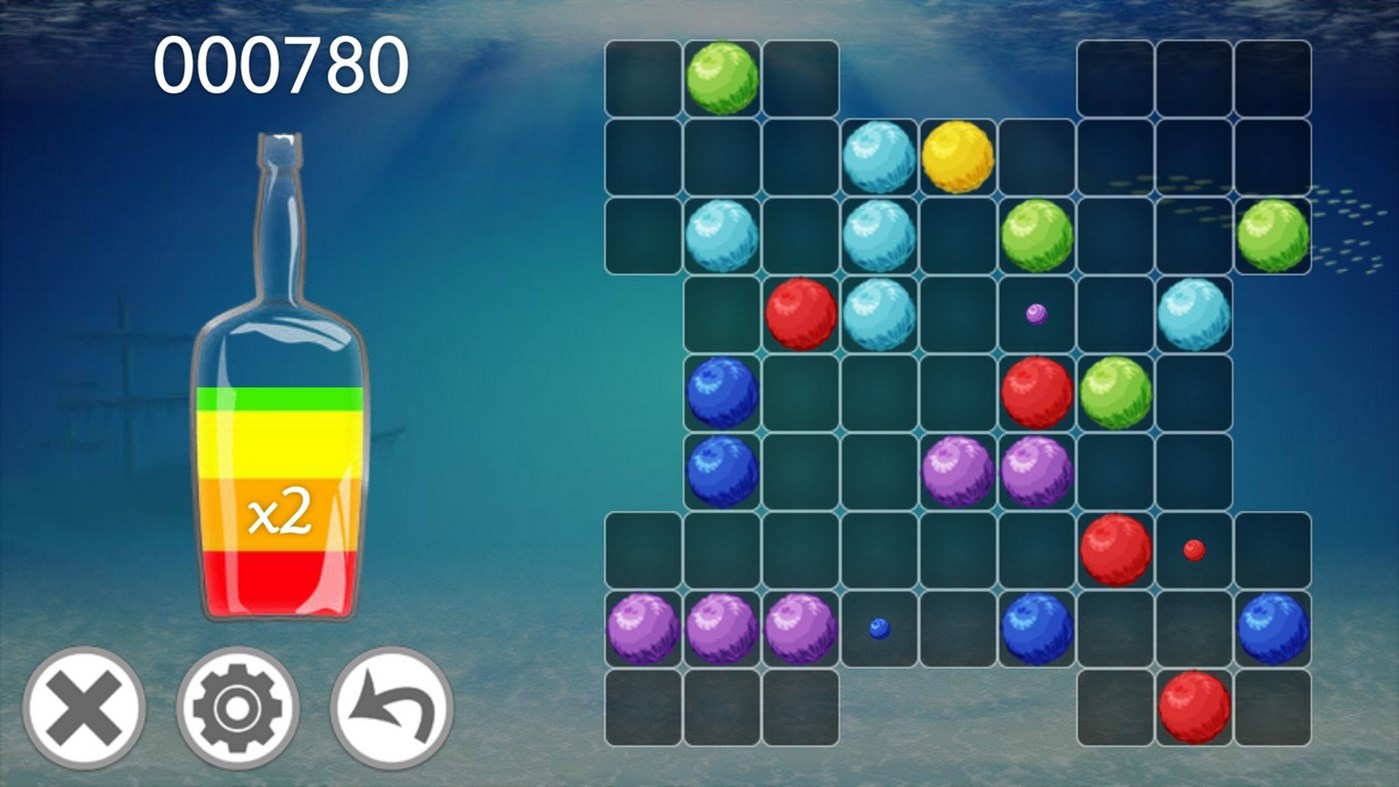1399x787 pixels.
Task: Click the small red preview dot
Action: [x=1192, y=548]
